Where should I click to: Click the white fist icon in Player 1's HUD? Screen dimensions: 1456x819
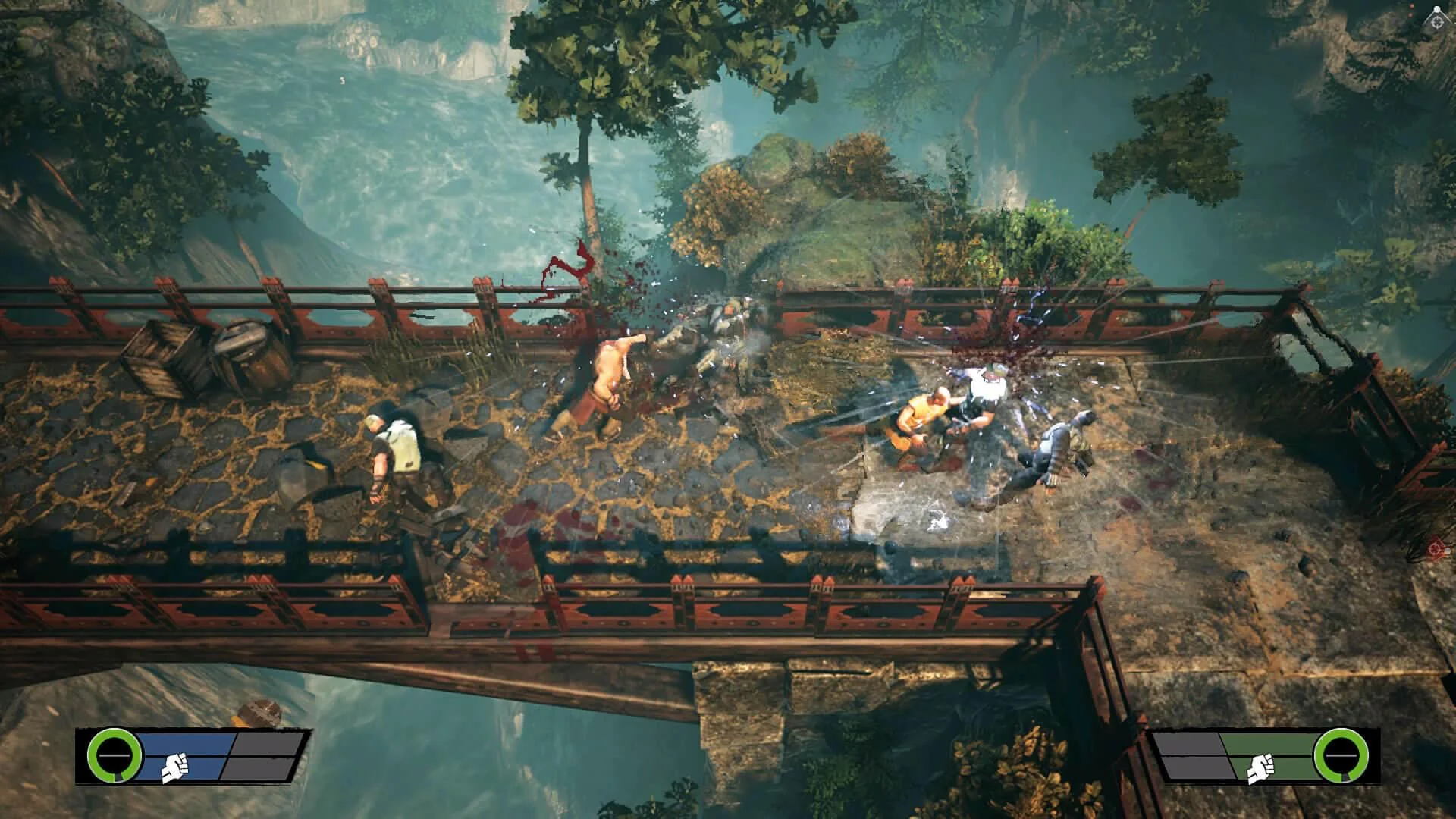174,768
